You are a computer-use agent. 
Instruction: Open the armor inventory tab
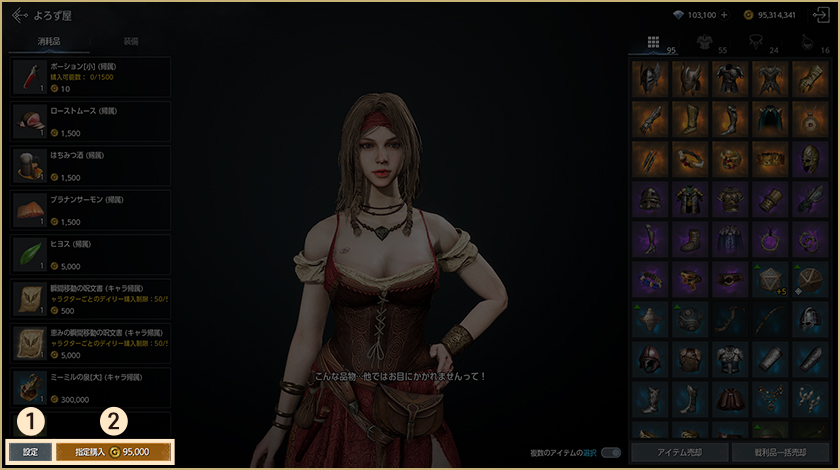coord(704,42)
